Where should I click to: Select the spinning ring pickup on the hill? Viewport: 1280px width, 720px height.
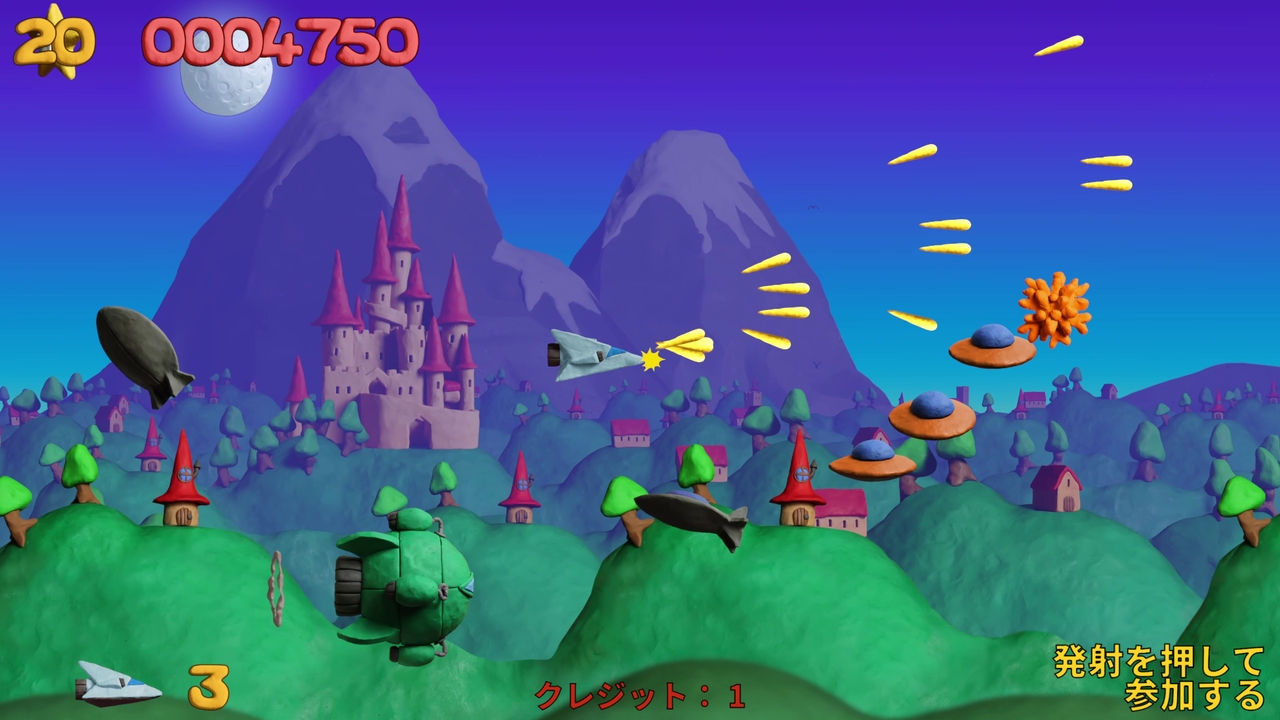(x=277, y=587)
